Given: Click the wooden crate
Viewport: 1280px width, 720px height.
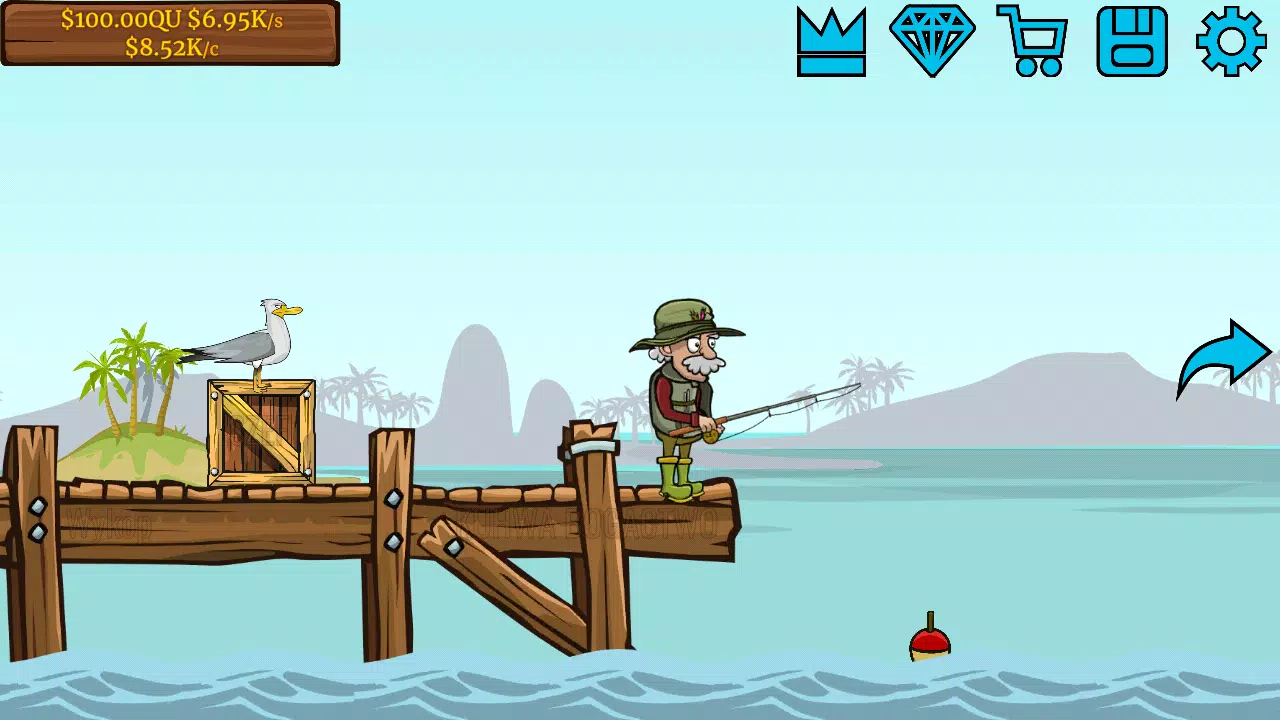Looking at the screenshot, I should click(260, 430).
